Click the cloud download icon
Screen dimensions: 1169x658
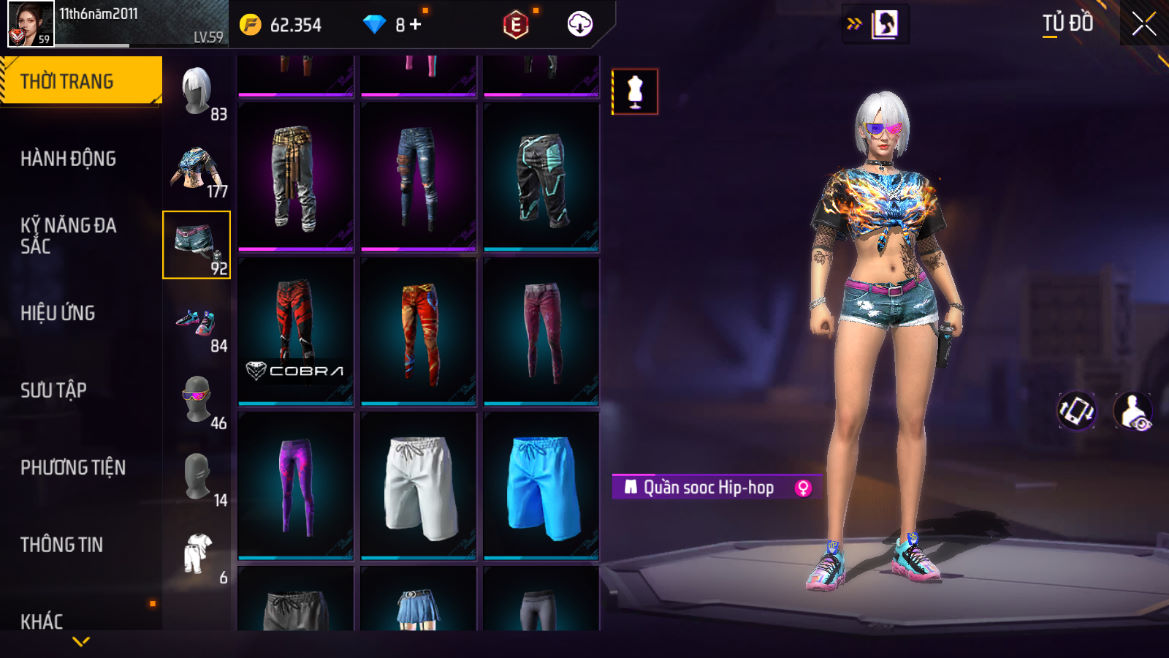pos(580,25)
